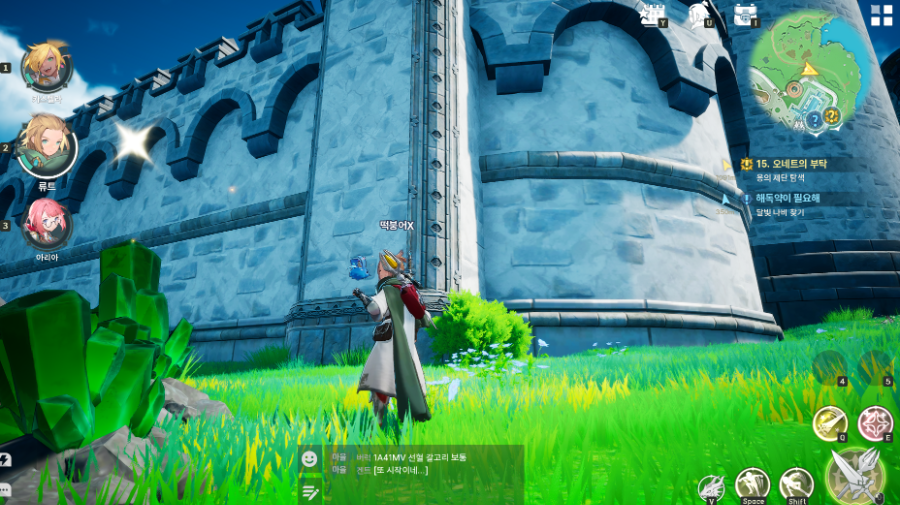Activate the dragon head mount icon
This screenshot has height=505, width=900.
pos(711,488)
